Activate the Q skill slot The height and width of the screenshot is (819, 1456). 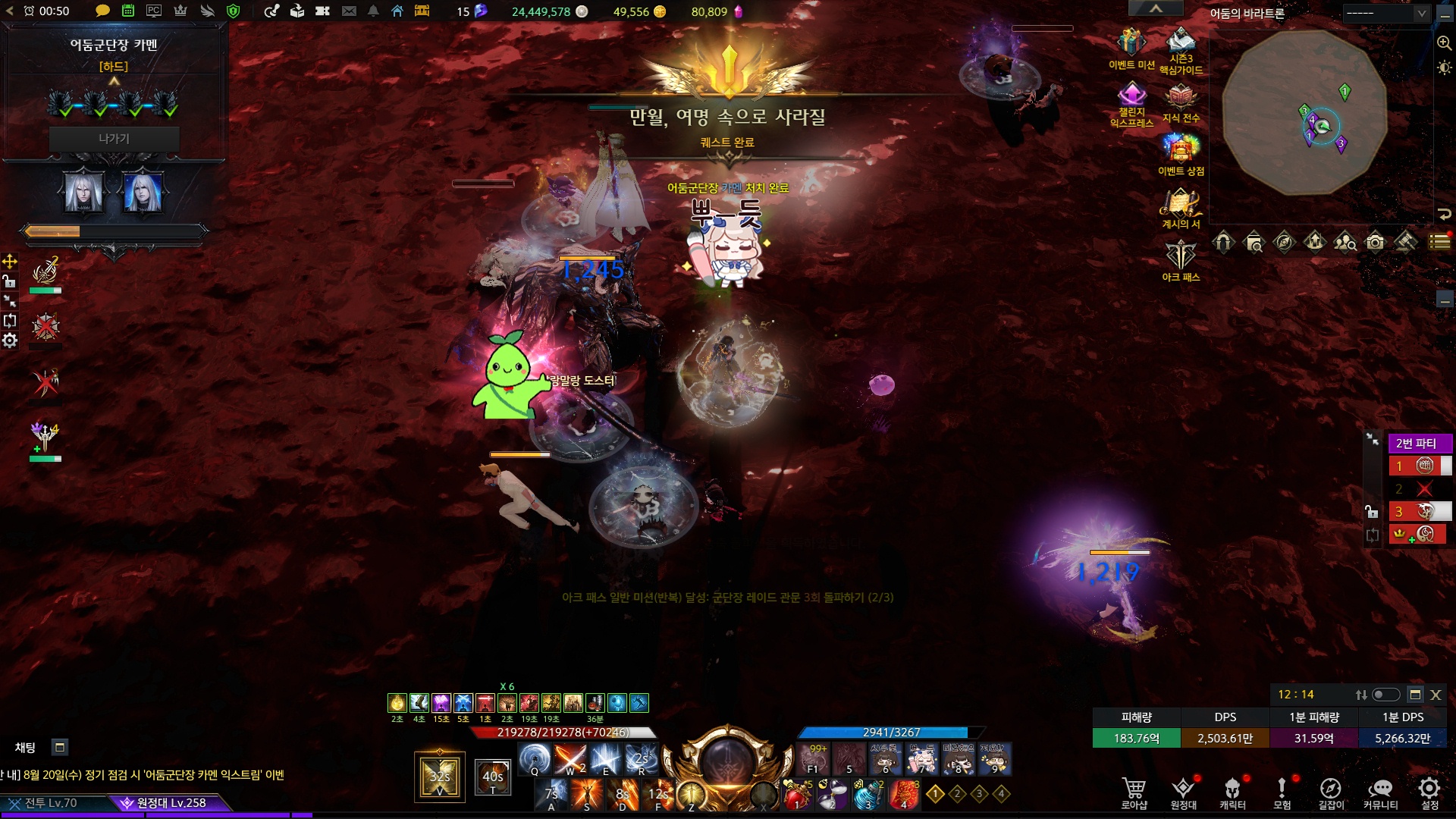[x=535, y=758]
